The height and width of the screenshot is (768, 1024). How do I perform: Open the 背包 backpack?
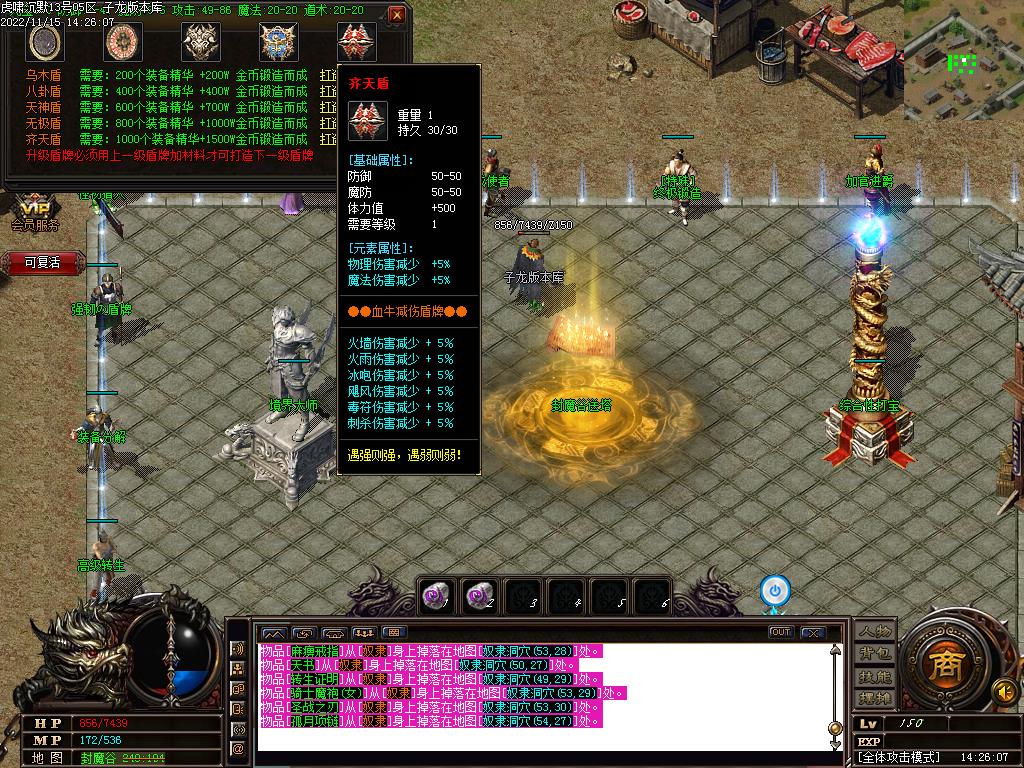tap(873, 653)
